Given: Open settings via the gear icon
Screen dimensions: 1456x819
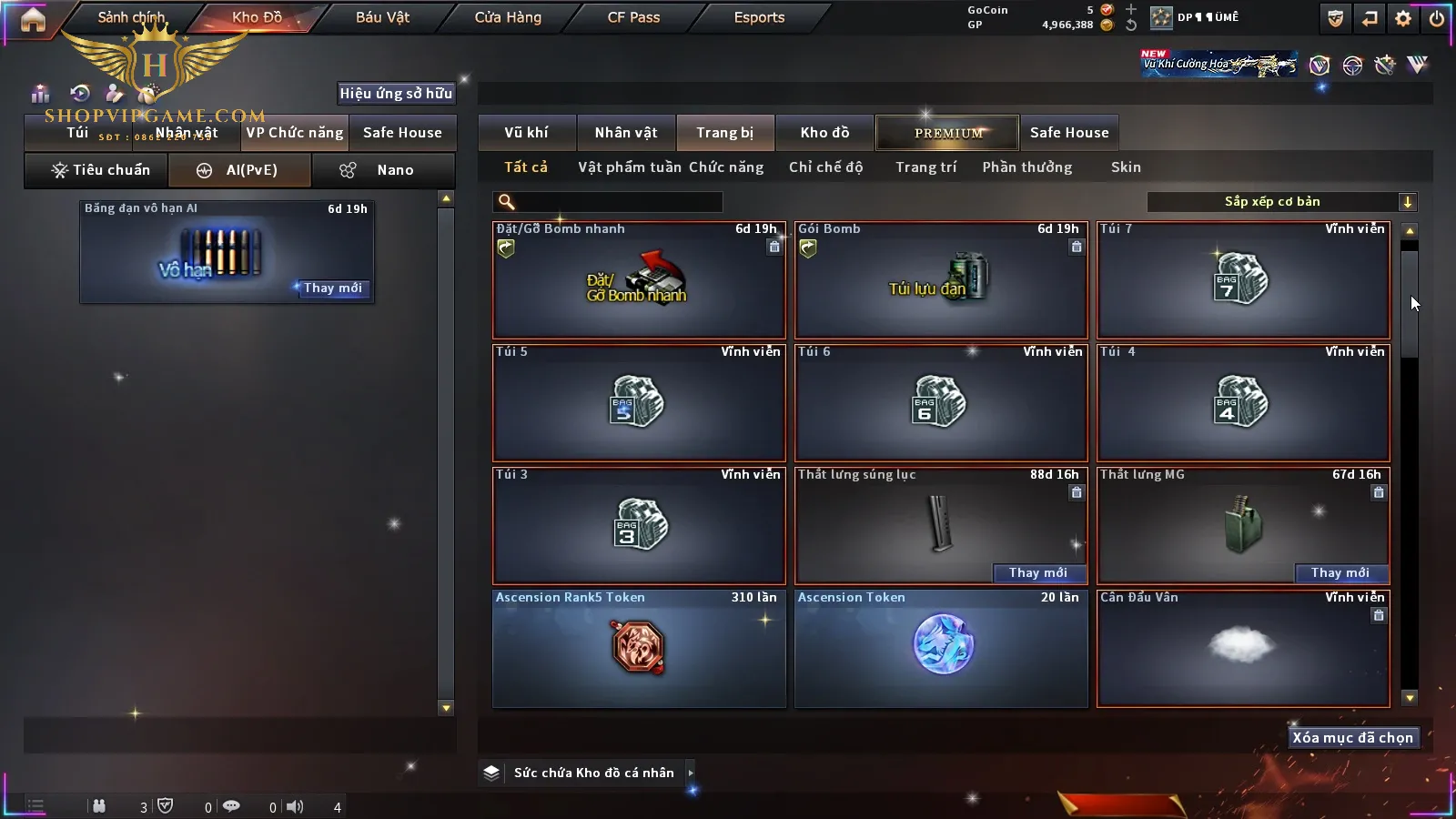Looking at the screenshot, I should click(x=1403, y=18).
